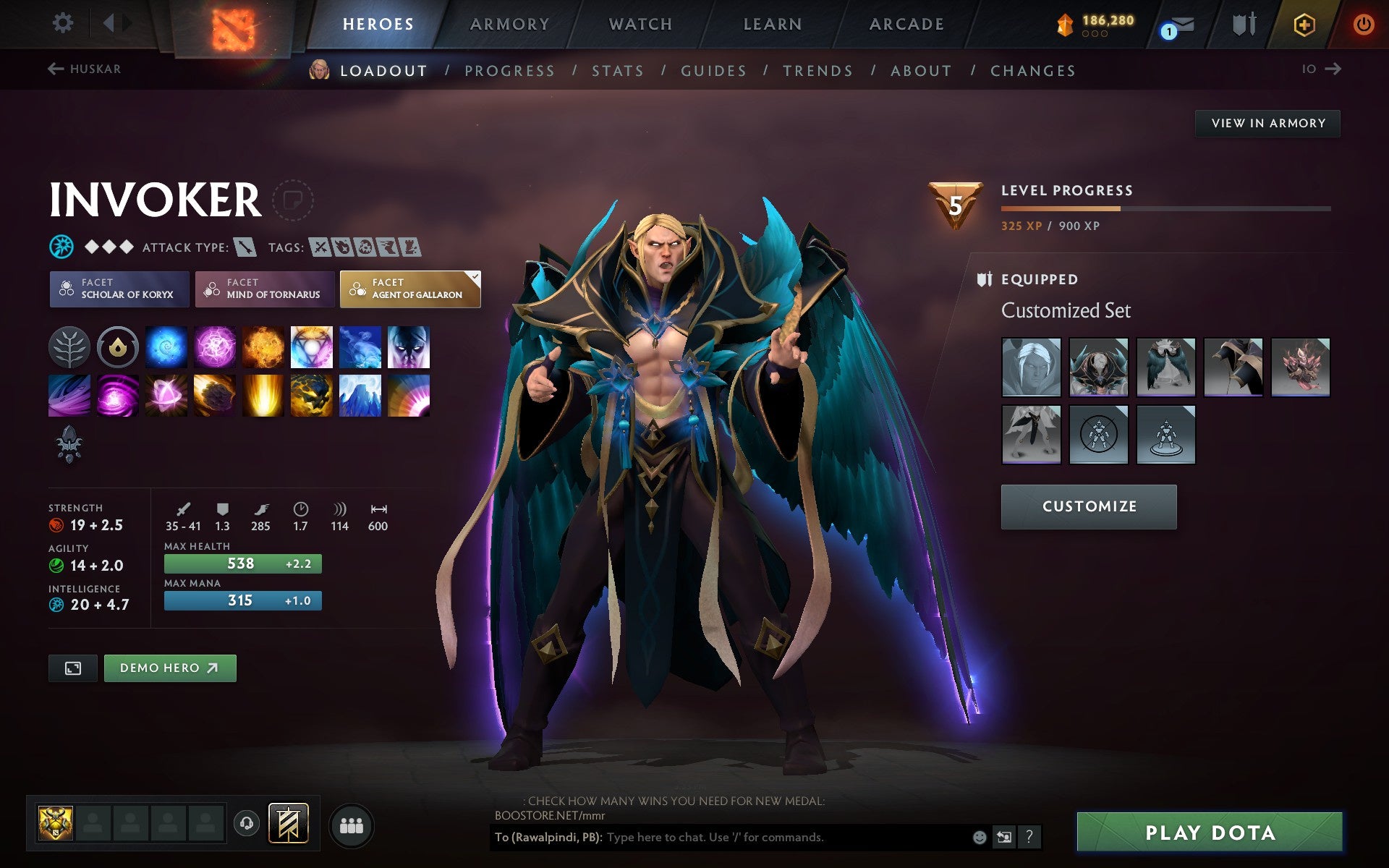Advance to Io with the right arrow
Image resolution: width=1389 pixels, height=868 pixels.
point(1333,69)
